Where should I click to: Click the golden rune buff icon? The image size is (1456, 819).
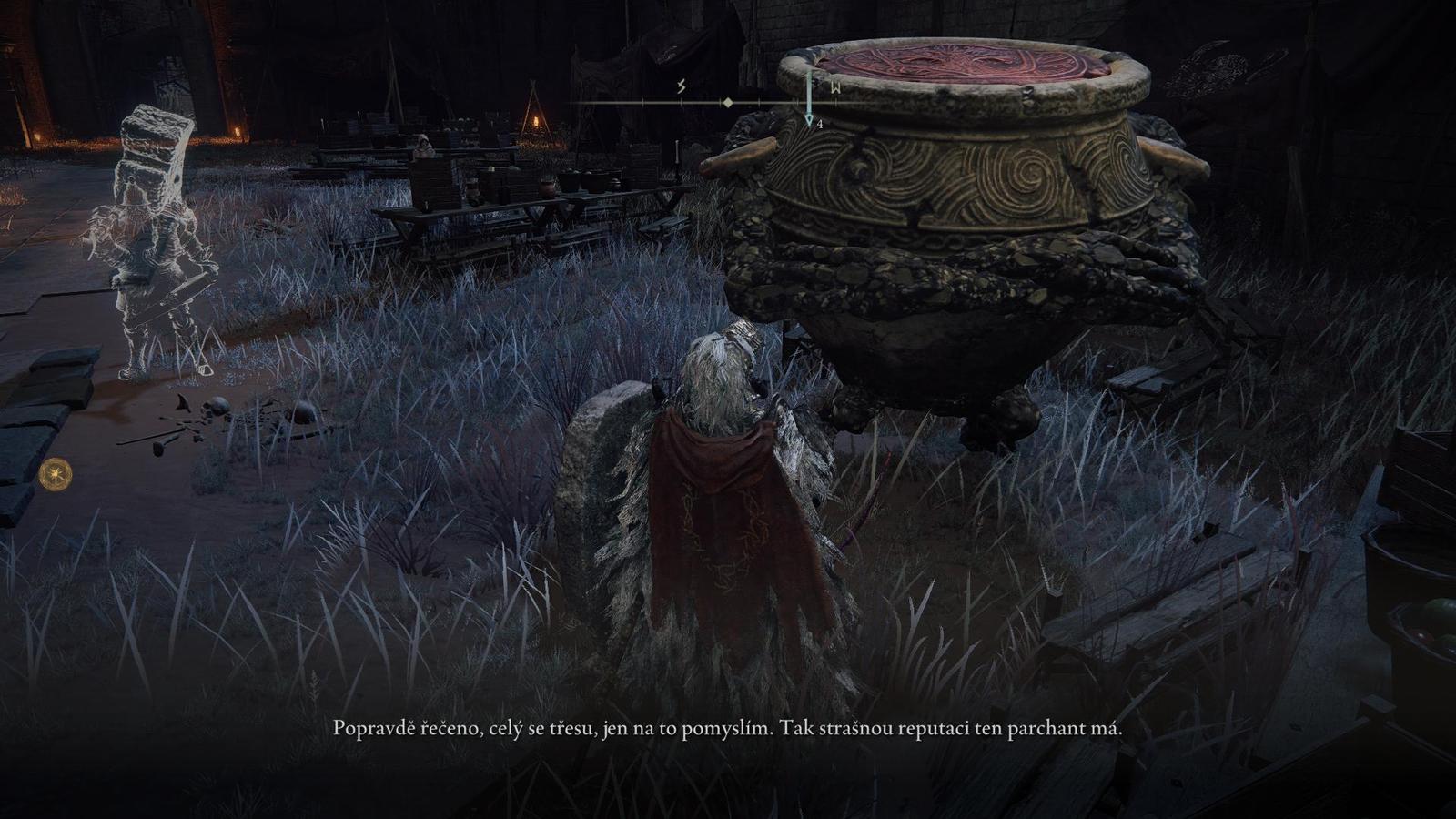pos(55,472)
